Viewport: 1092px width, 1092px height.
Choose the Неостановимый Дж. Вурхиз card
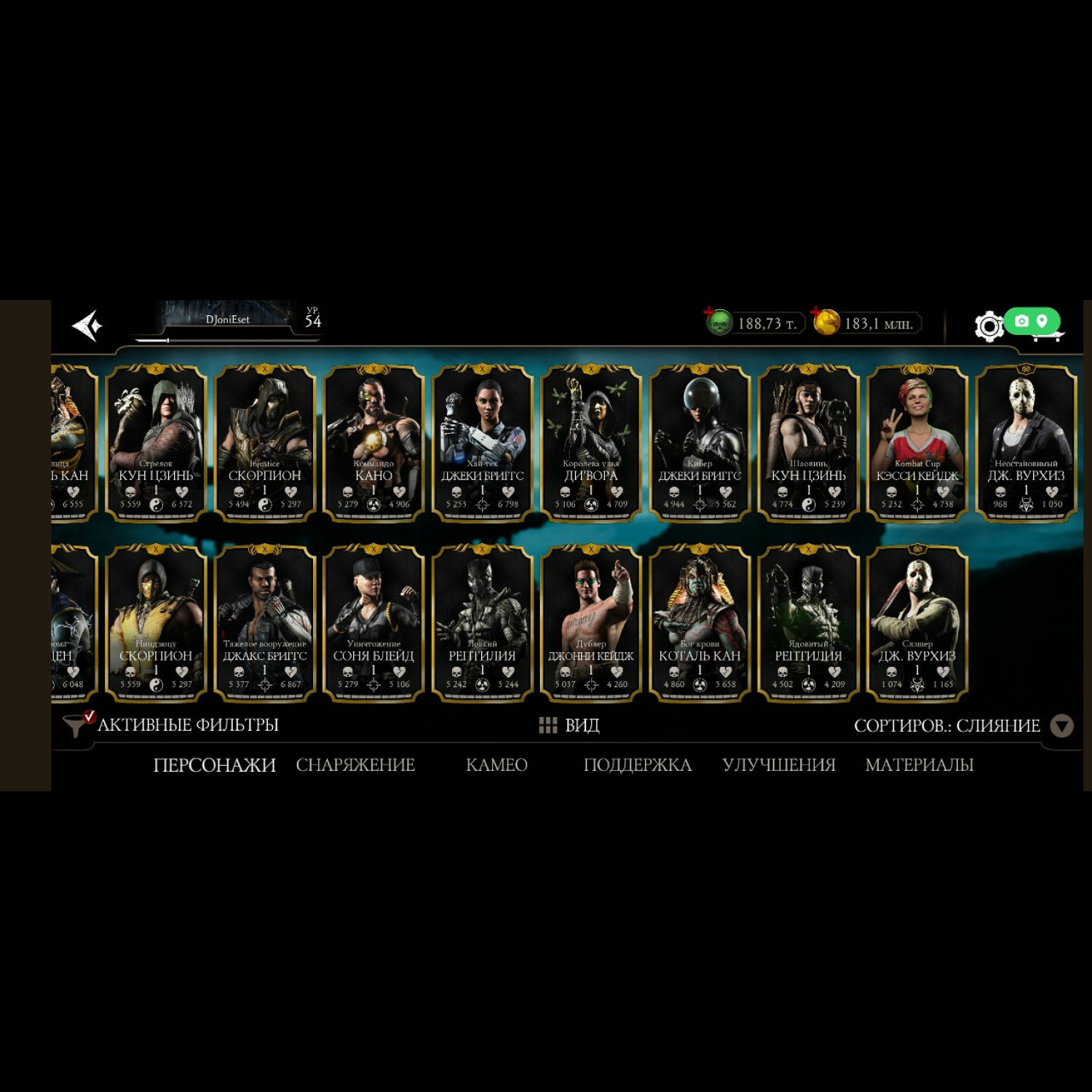click(x=1026, y=443)
